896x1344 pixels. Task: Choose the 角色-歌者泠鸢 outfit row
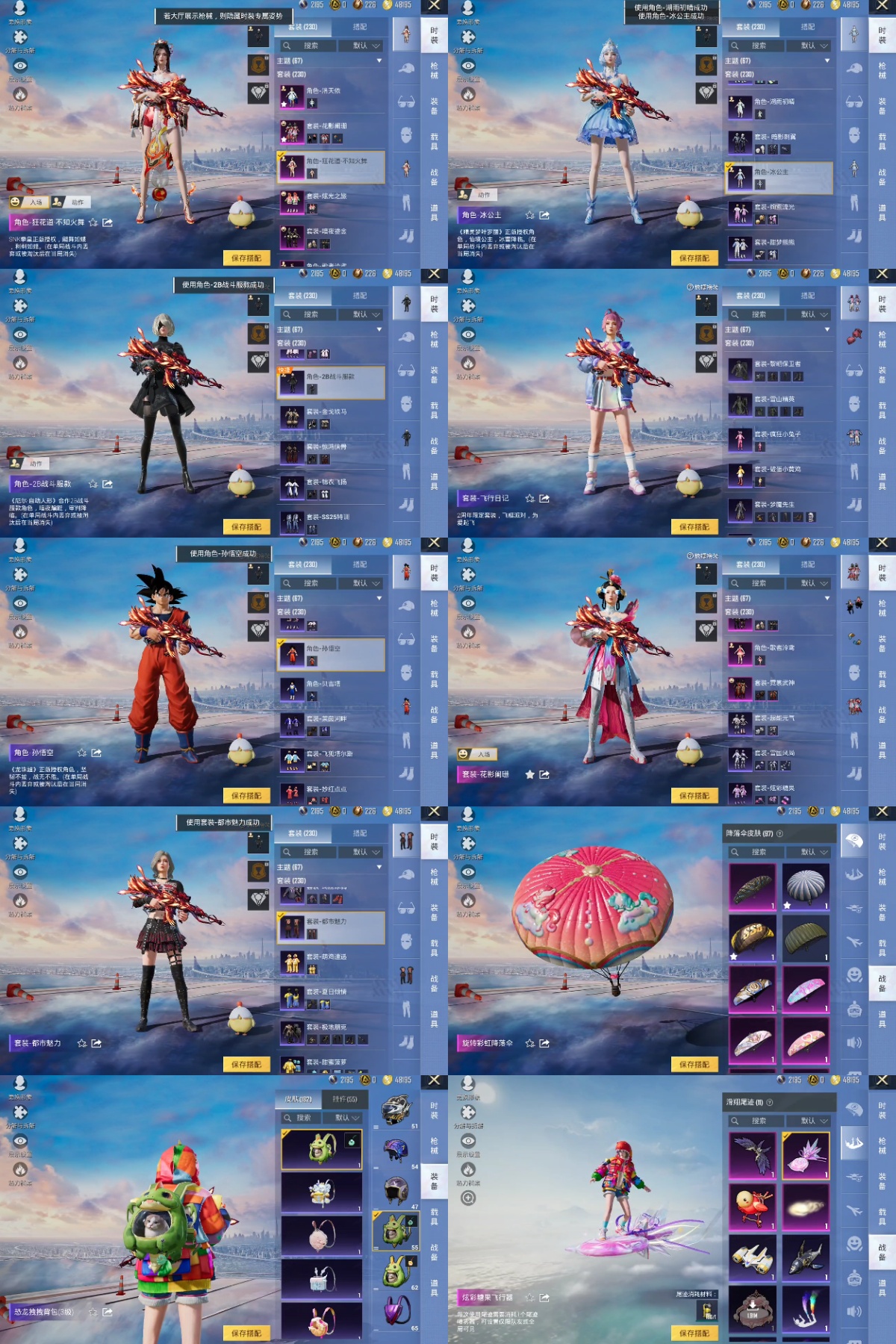click(x=779, y=653)
